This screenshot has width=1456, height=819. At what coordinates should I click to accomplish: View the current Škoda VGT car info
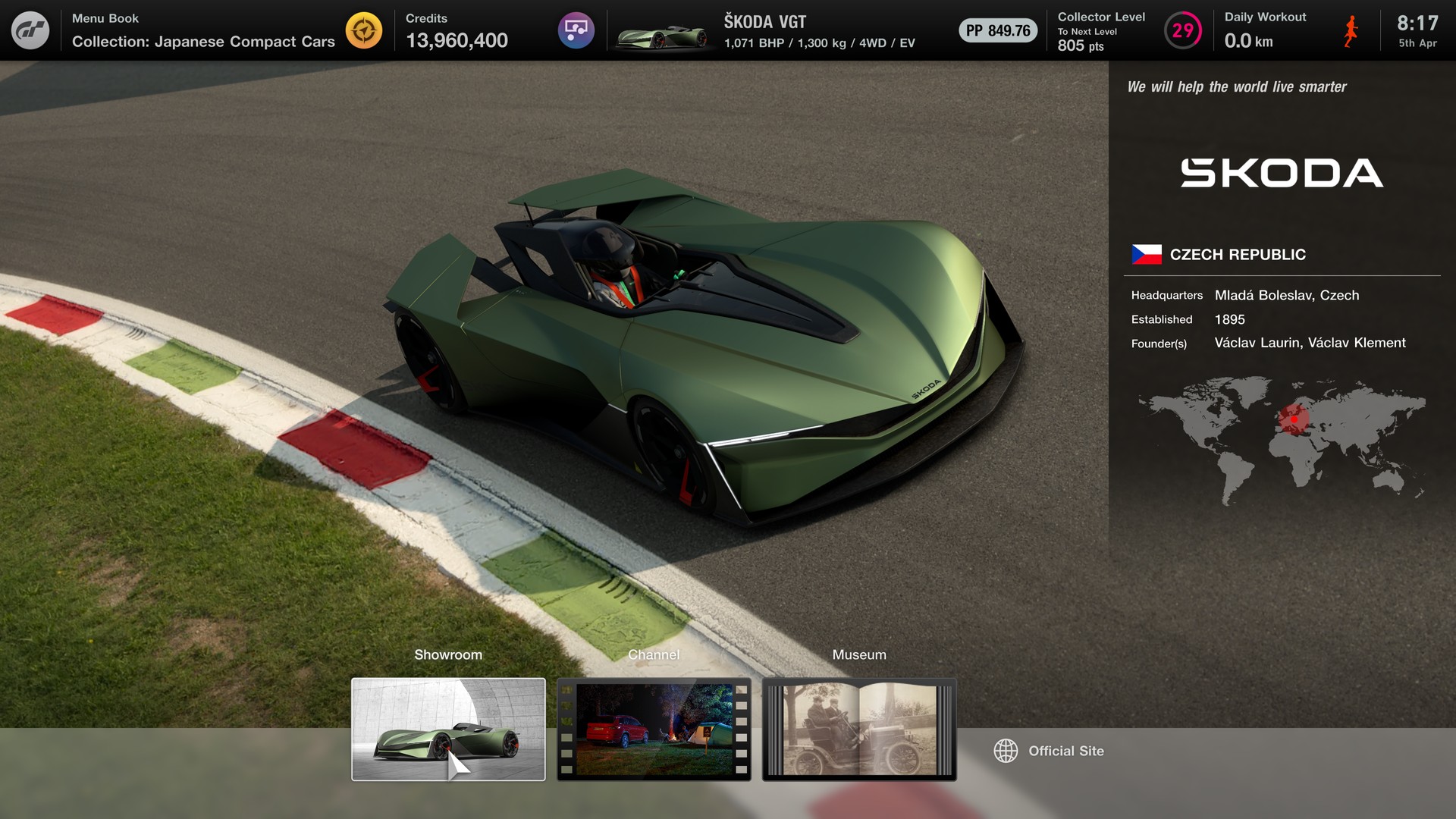[x=766, y=30]
